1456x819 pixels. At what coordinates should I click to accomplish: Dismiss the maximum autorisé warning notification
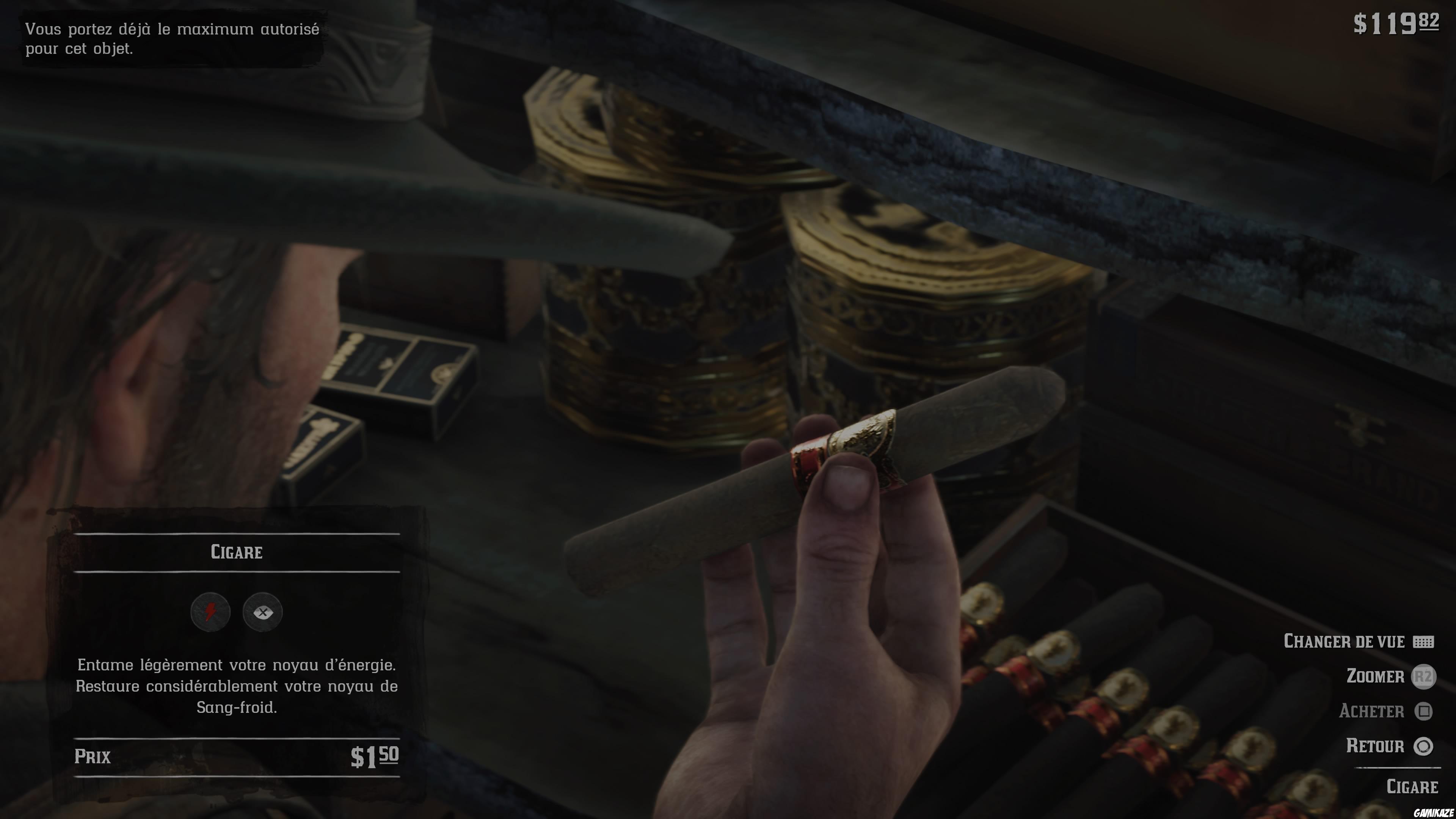(x=169, y=39)
